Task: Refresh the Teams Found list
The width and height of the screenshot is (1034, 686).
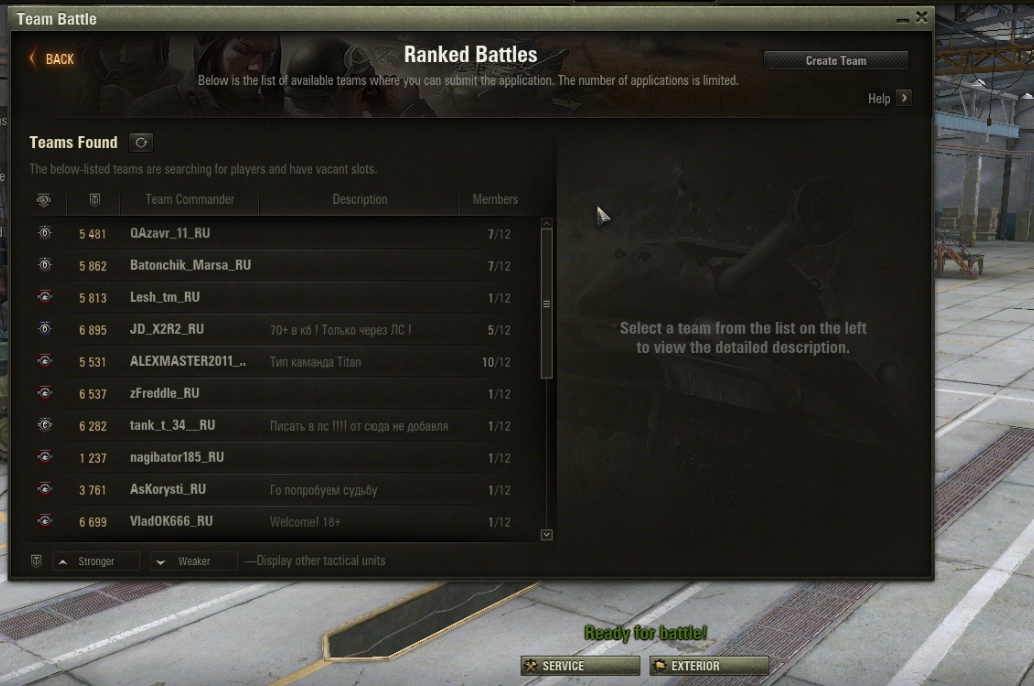Action: pos(141,143)
